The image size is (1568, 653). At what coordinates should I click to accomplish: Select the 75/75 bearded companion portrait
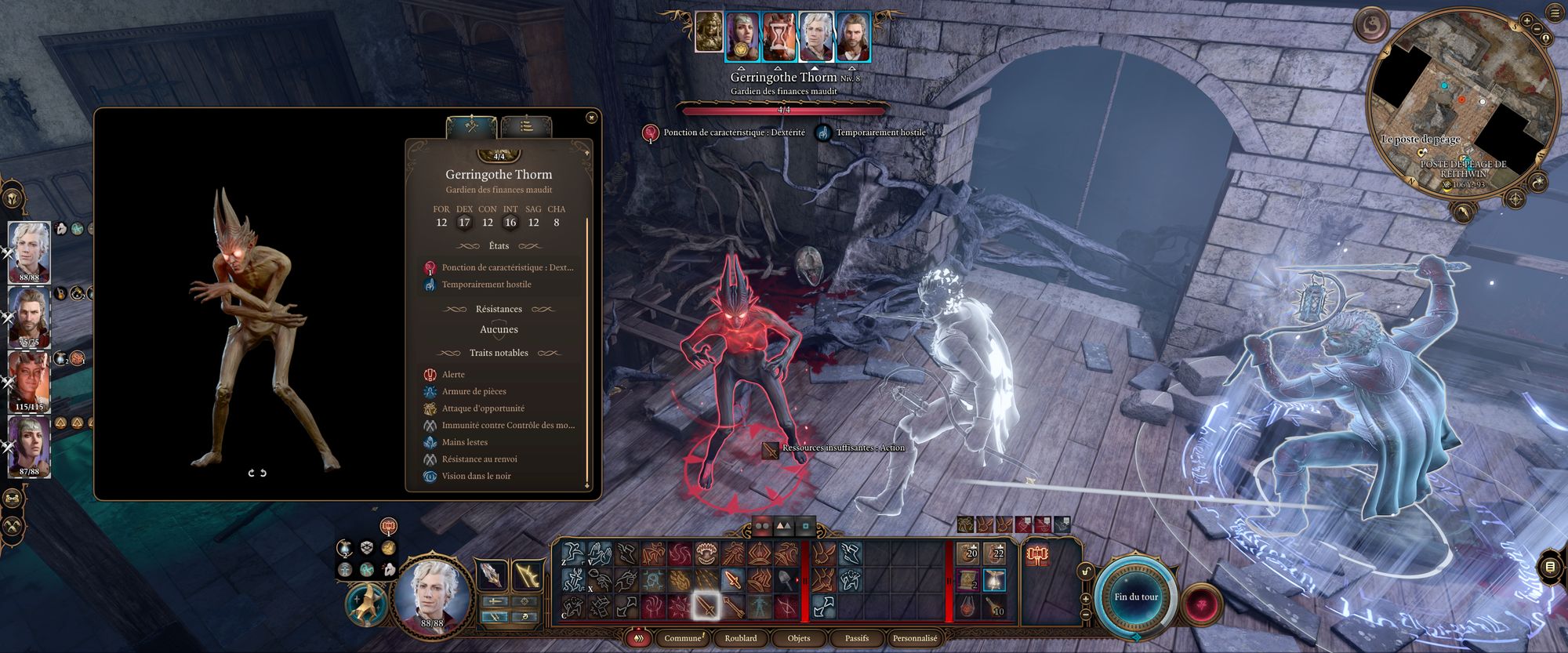[29, 316]
